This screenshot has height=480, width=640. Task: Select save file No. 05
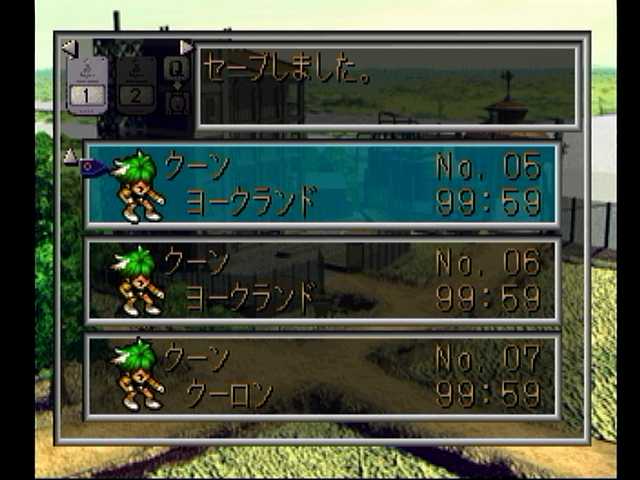(322, 184)
